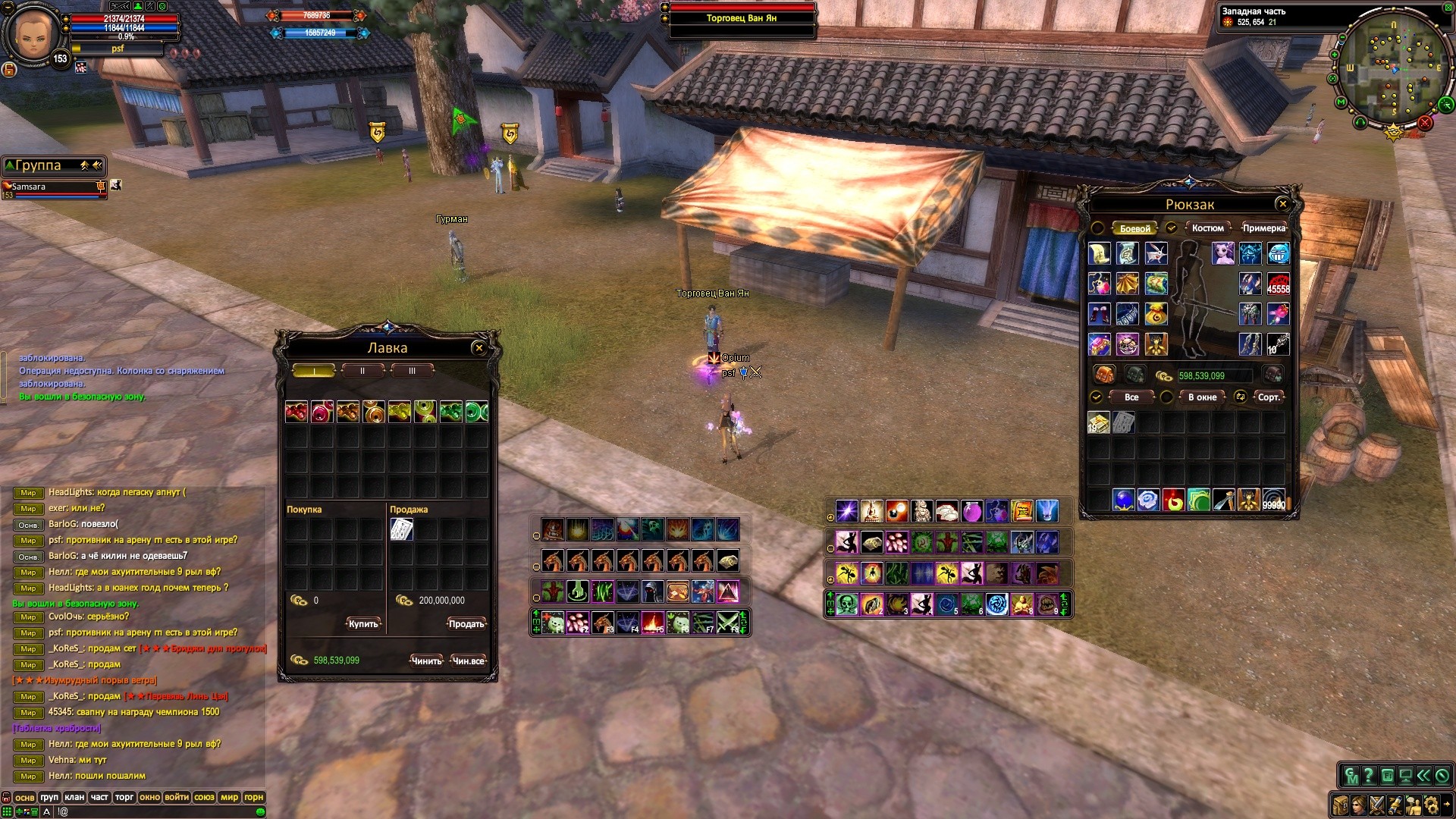The image size is (1456, 819).
Task: Select the клан chat channel tab
Action: [x=74, y=797]
